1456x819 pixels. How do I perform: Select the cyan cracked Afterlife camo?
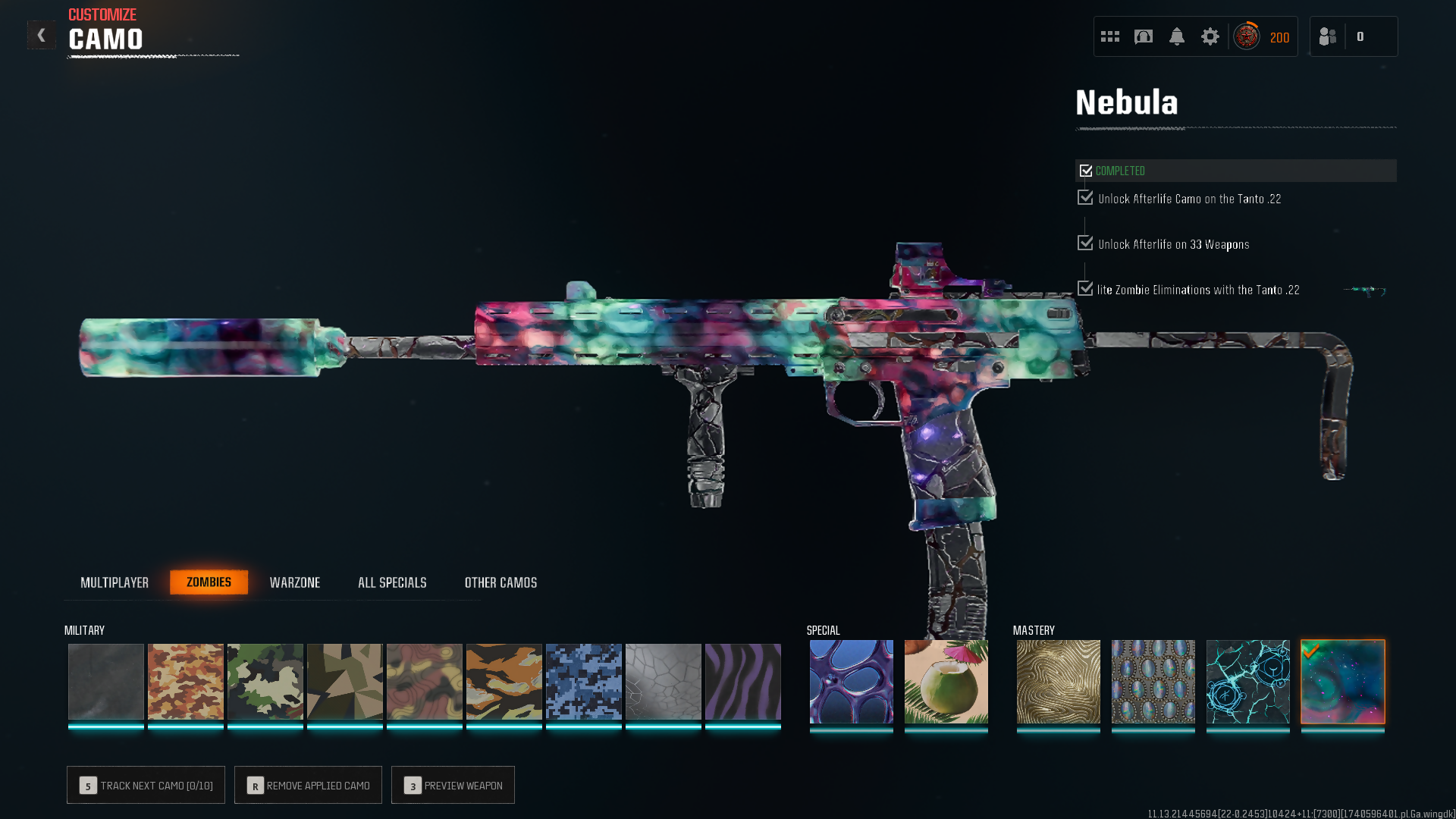[1247, 681]
